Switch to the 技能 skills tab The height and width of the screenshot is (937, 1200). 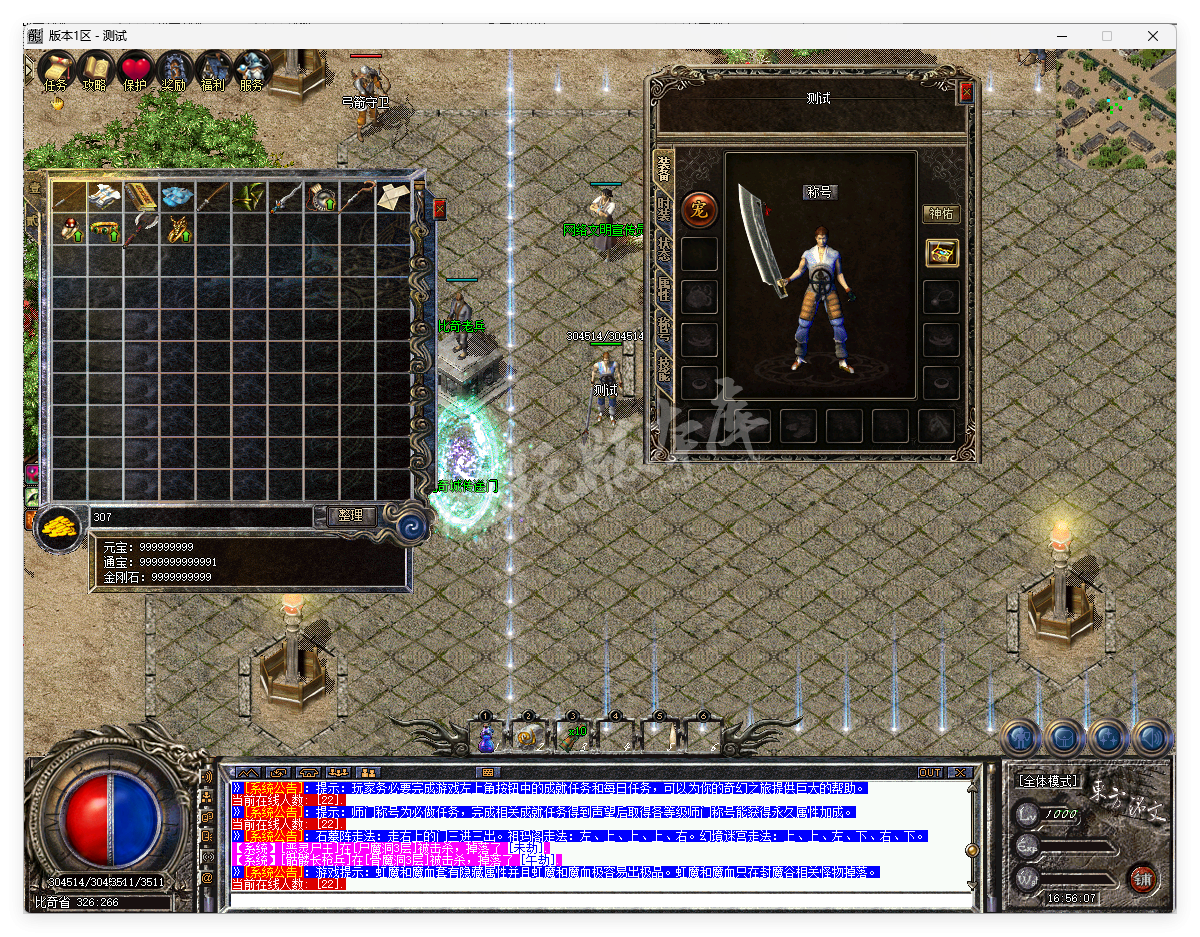point(663,369)
